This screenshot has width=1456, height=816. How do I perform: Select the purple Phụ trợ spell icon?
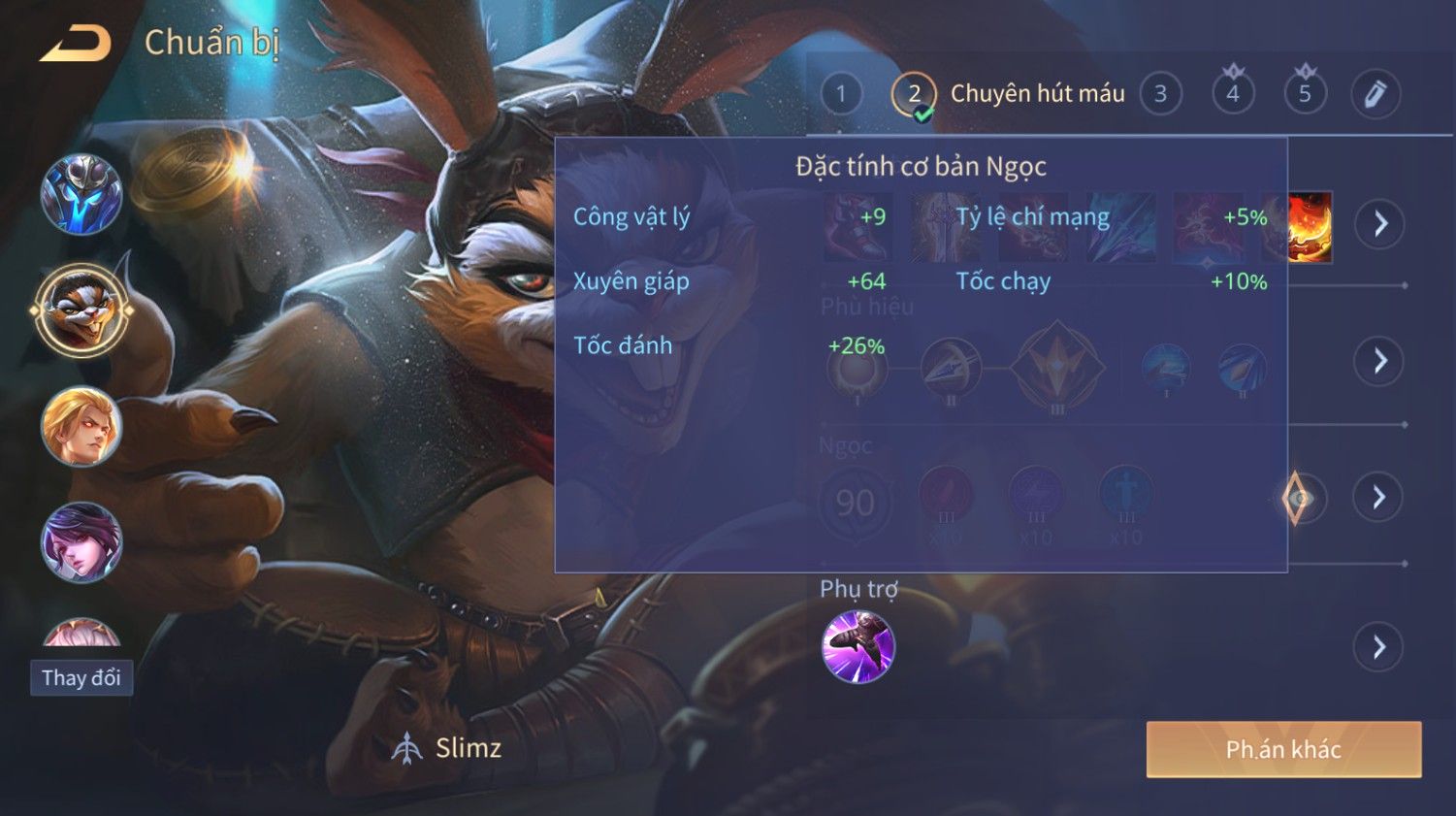point(857,647)
